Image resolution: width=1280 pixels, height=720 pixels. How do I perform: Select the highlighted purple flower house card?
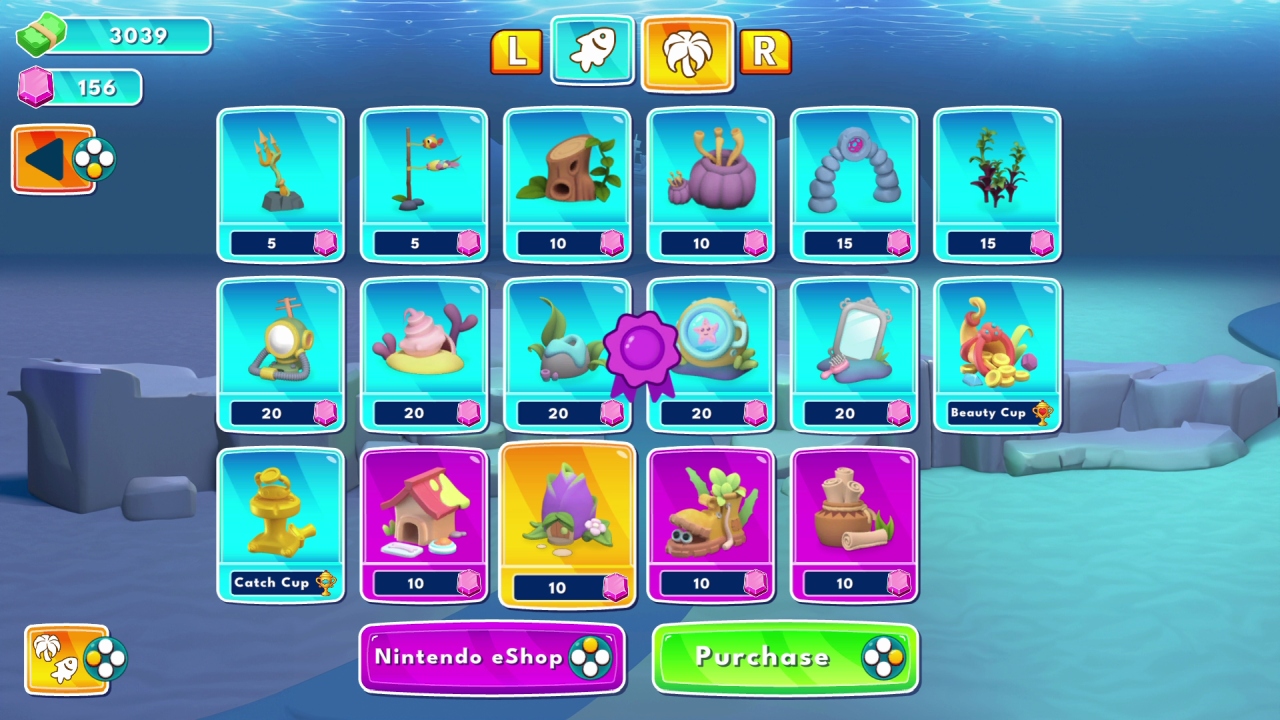click(567, 525)
